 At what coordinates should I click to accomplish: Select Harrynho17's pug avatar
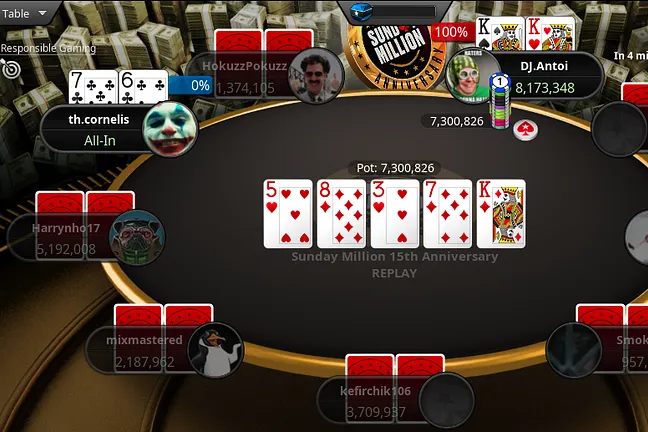pos(137,237)
